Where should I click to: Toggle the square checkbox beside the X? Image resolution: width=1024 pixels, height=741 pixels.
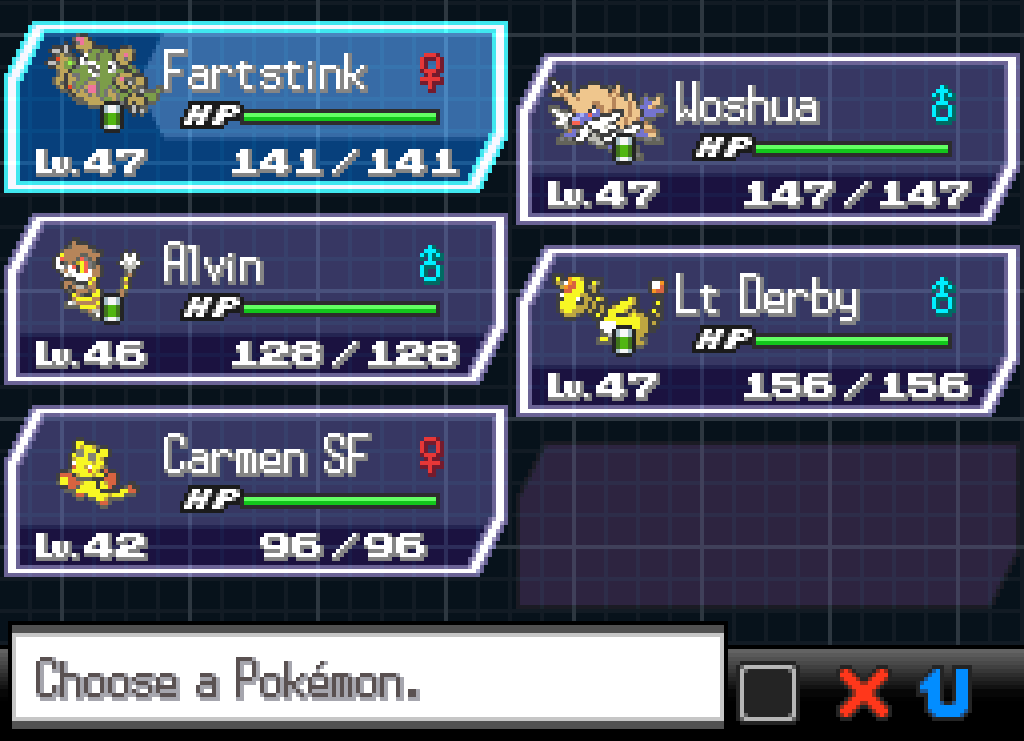click(x=768, y=692)
